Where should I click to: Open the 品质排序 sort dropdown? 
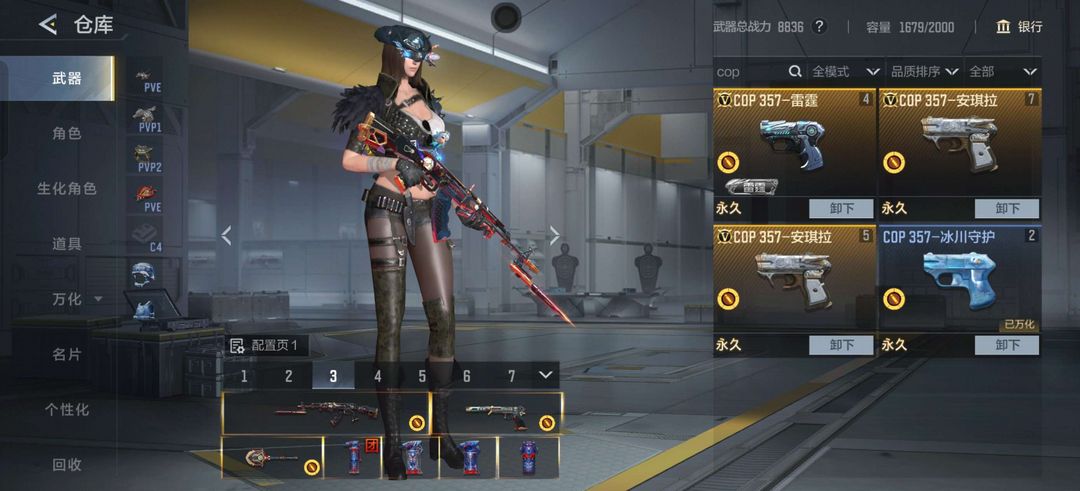[924, 72]
